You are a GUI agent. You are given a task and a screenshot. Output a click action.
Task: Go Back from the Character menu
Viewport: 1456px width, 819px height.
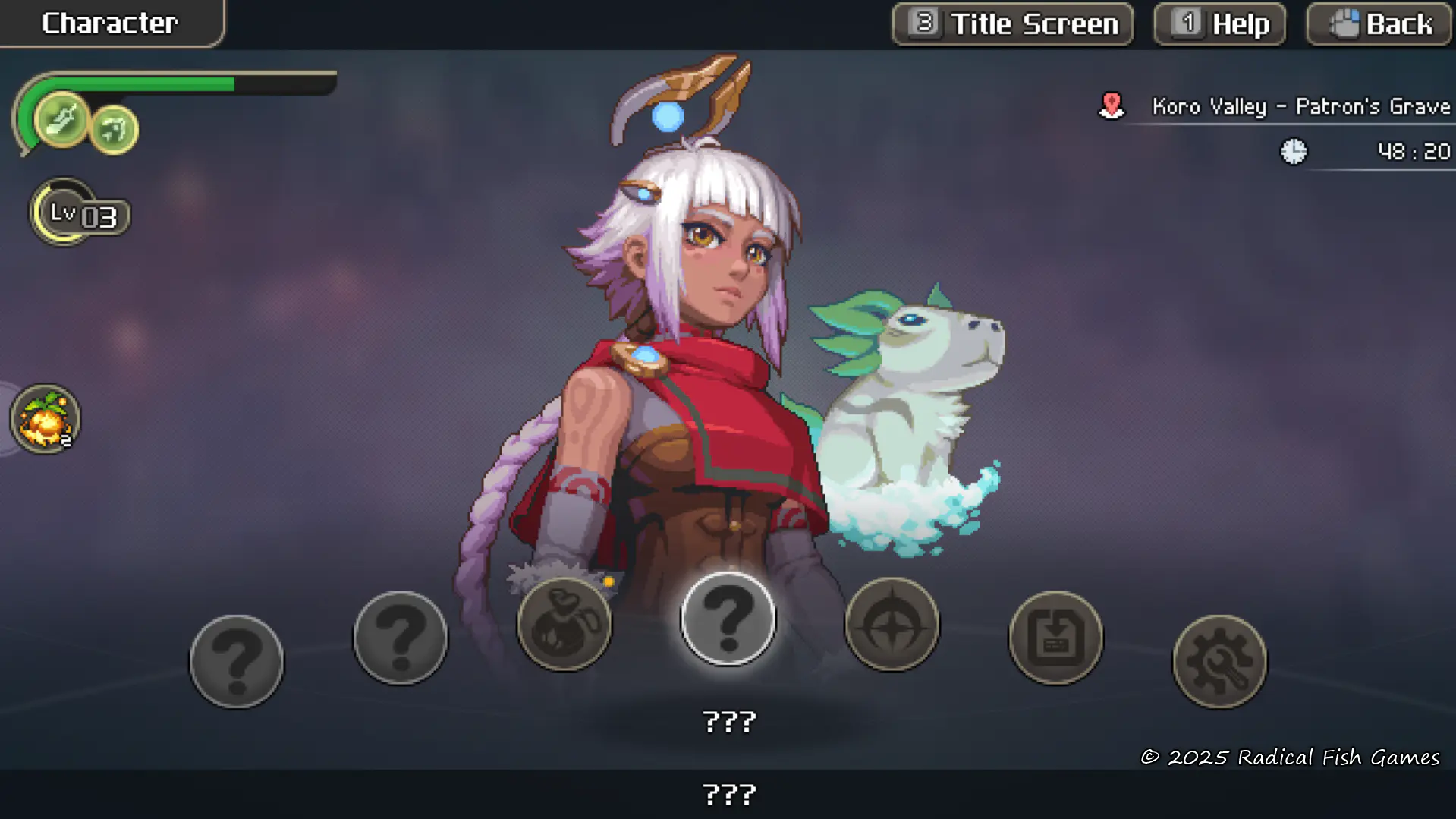pyautogui.click(x=1379, y=24)
